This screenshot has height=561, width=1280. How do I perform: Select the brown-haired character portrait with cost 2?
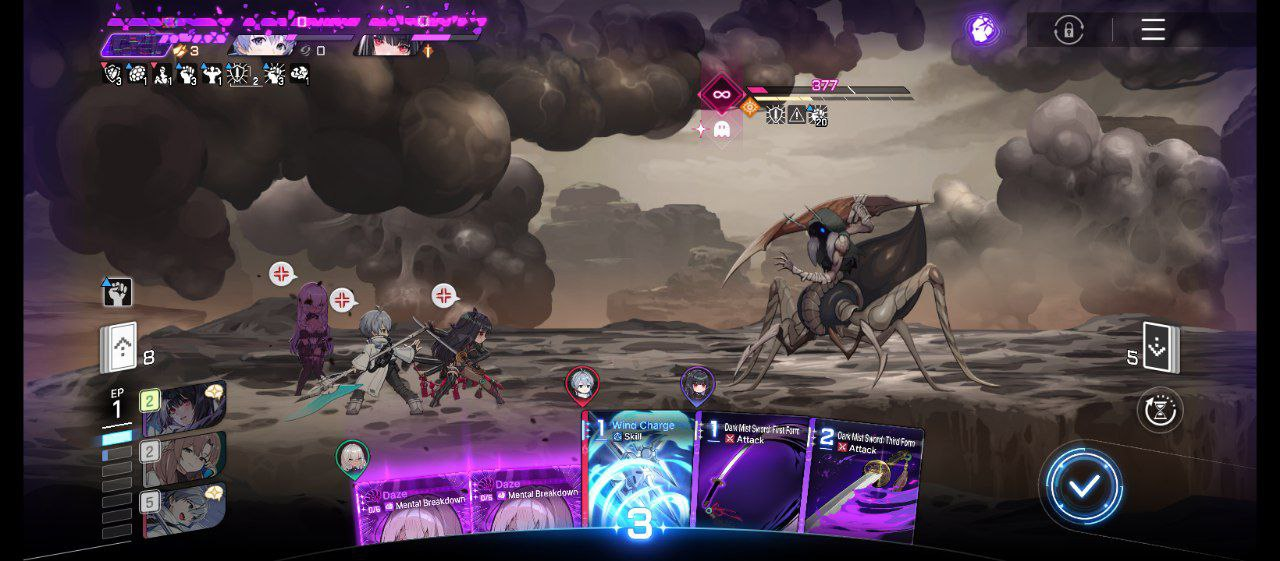[185, 459]
